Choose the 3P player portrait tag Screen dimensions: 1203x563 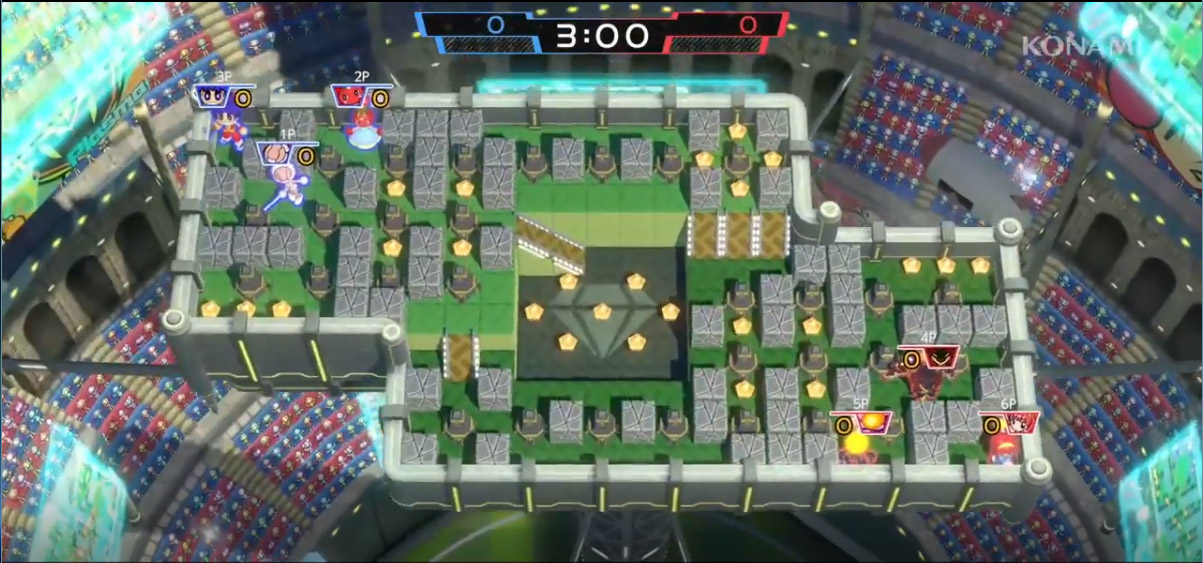point(214,97)
